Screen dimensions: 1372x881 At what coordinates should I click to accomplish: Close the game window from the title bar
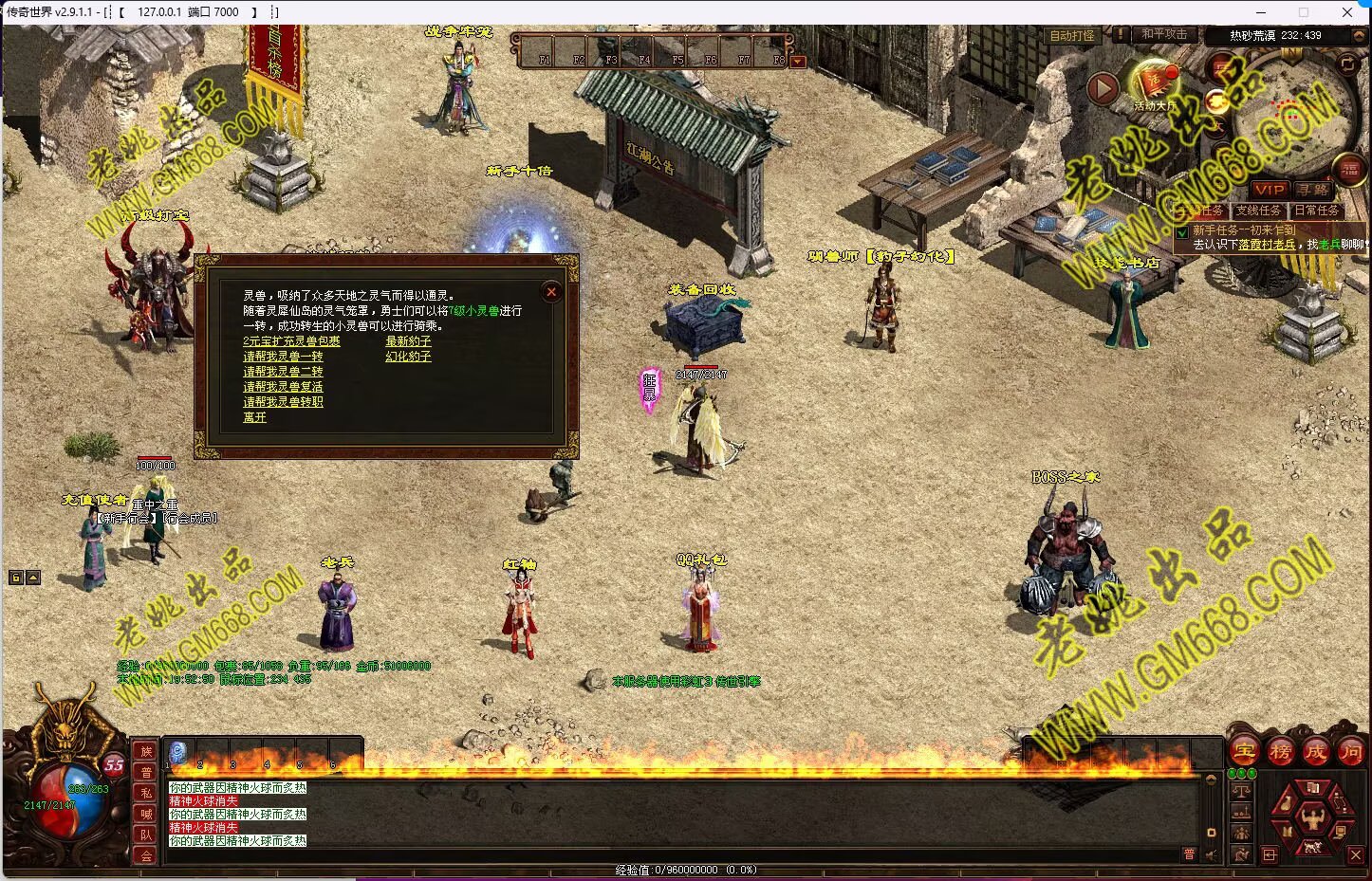pyautogui.click(x=1347, y=12)
